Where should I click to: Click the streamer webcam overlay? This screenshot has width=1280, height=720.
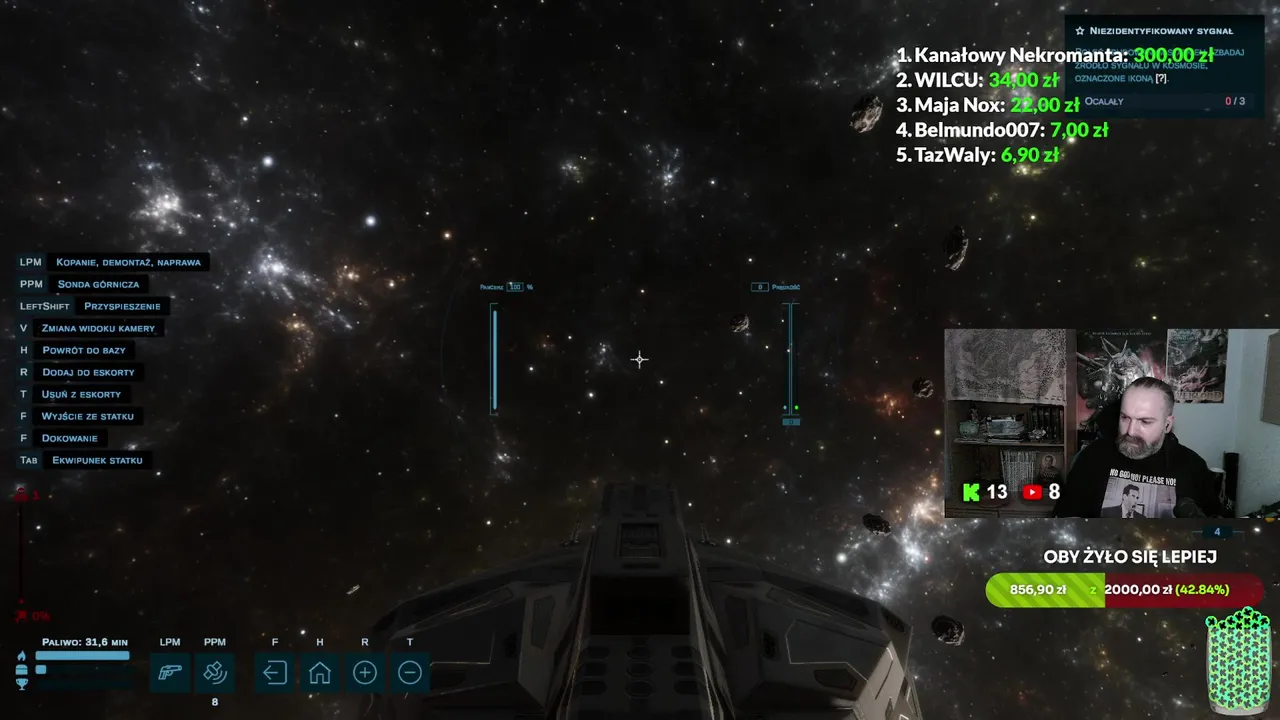(1110, 423)
